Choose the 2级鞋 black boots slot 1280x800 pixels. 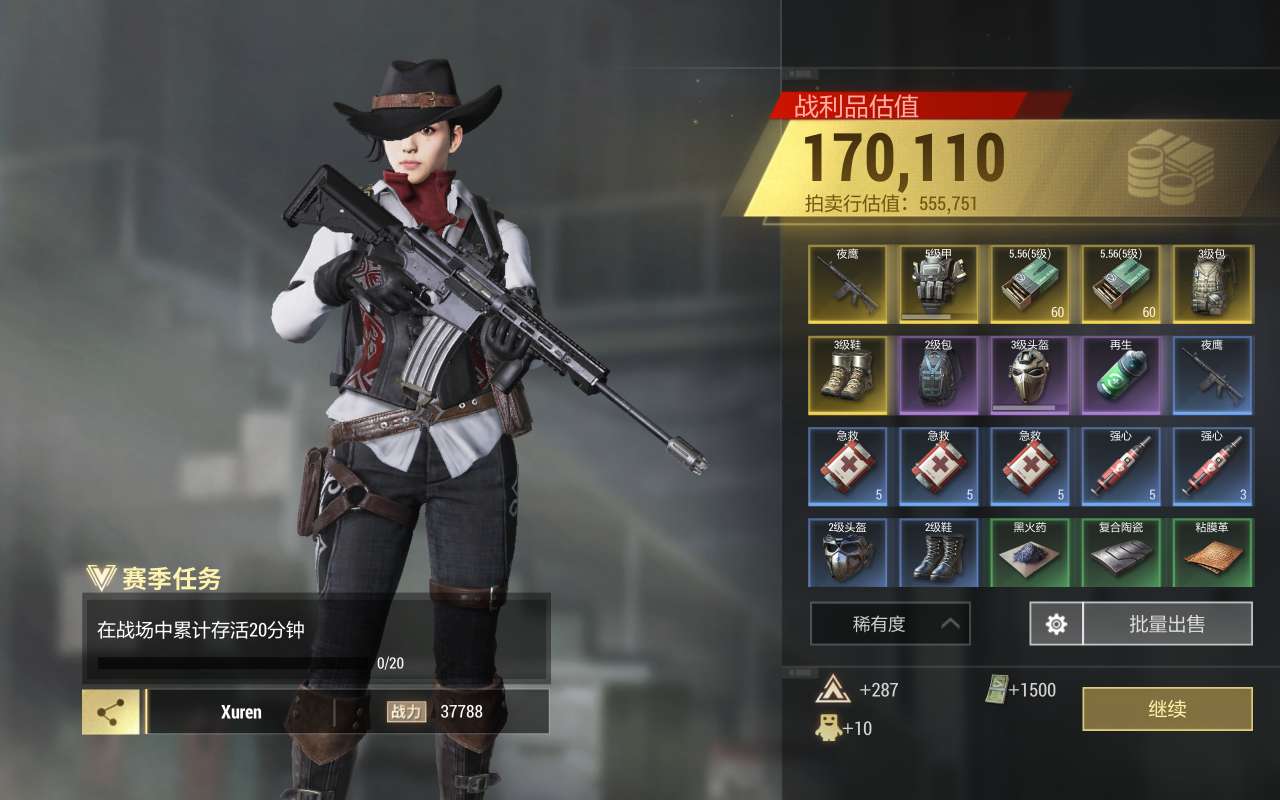(939, 552)
